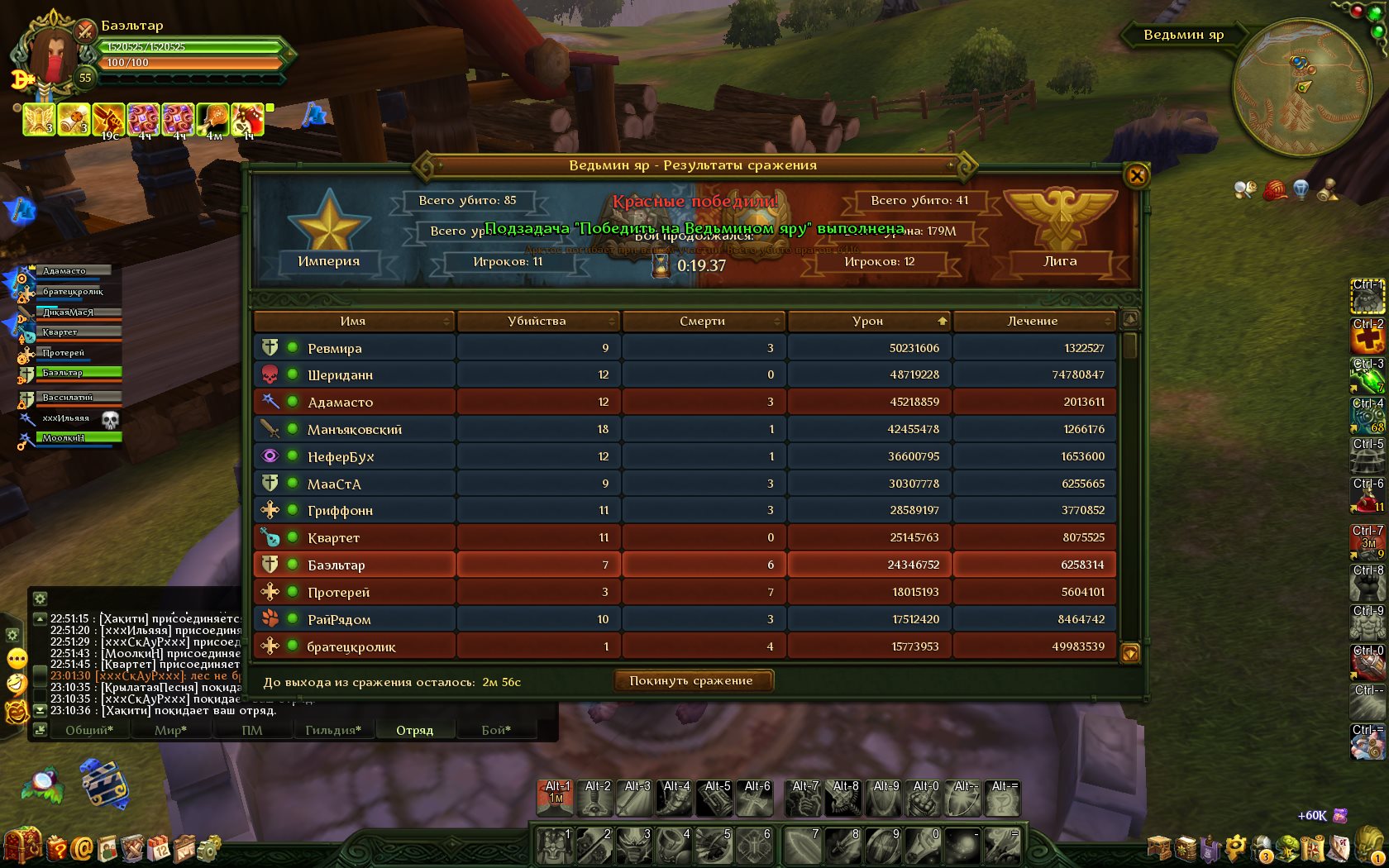Sort results by Лечение column
Image resolution: width=1389 pixels, height=868 pixels.
tap(1033, 321)
